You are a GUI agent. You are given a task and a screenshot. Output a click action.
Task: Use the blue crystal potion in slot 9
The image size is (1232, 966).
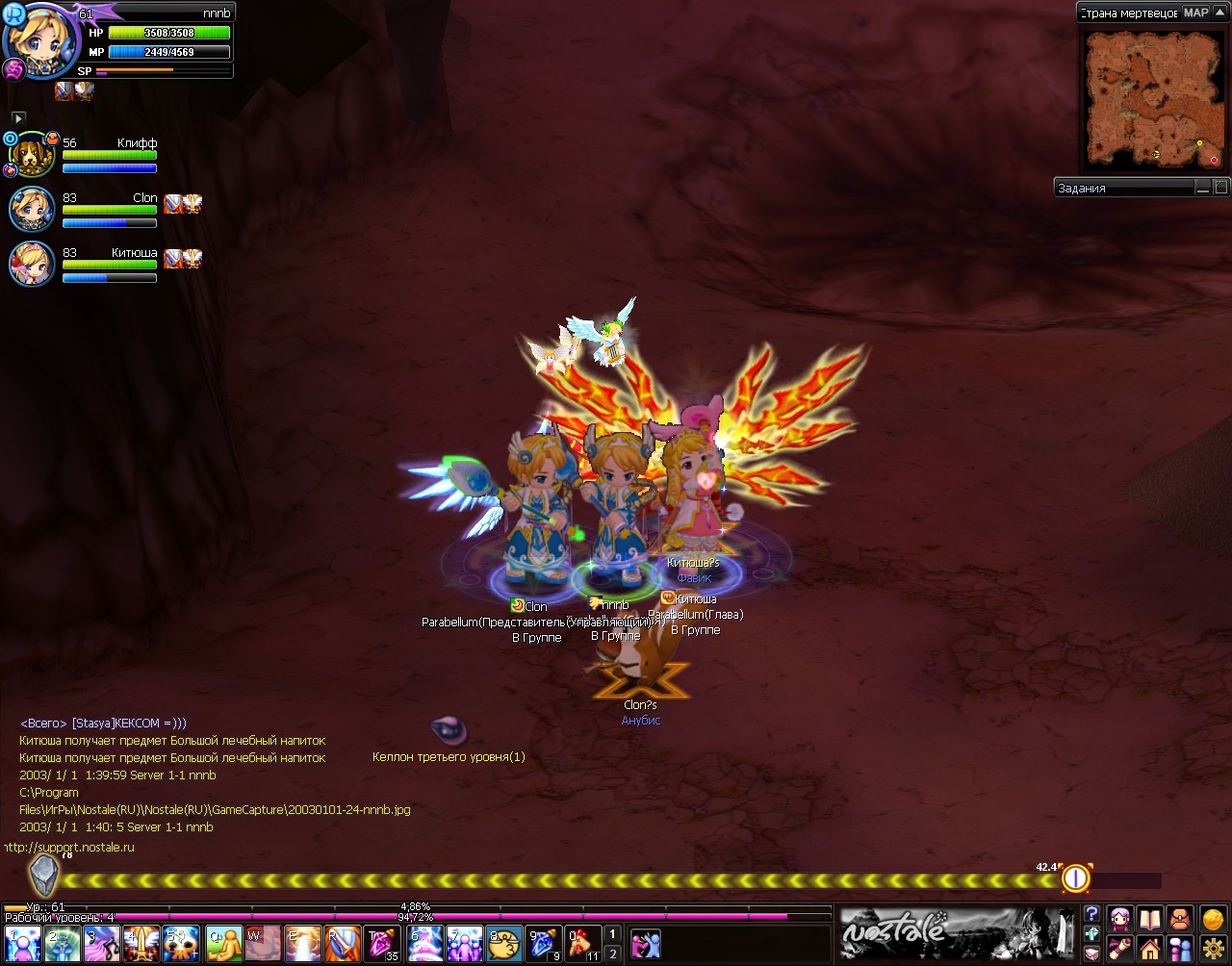(x=543, y=944)
